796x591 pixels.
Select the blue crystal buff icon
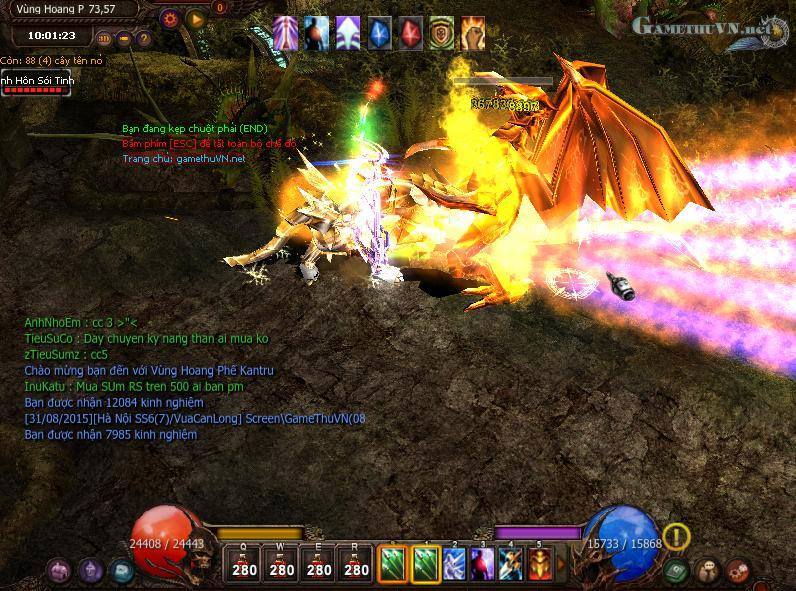(x=379, y=34)
